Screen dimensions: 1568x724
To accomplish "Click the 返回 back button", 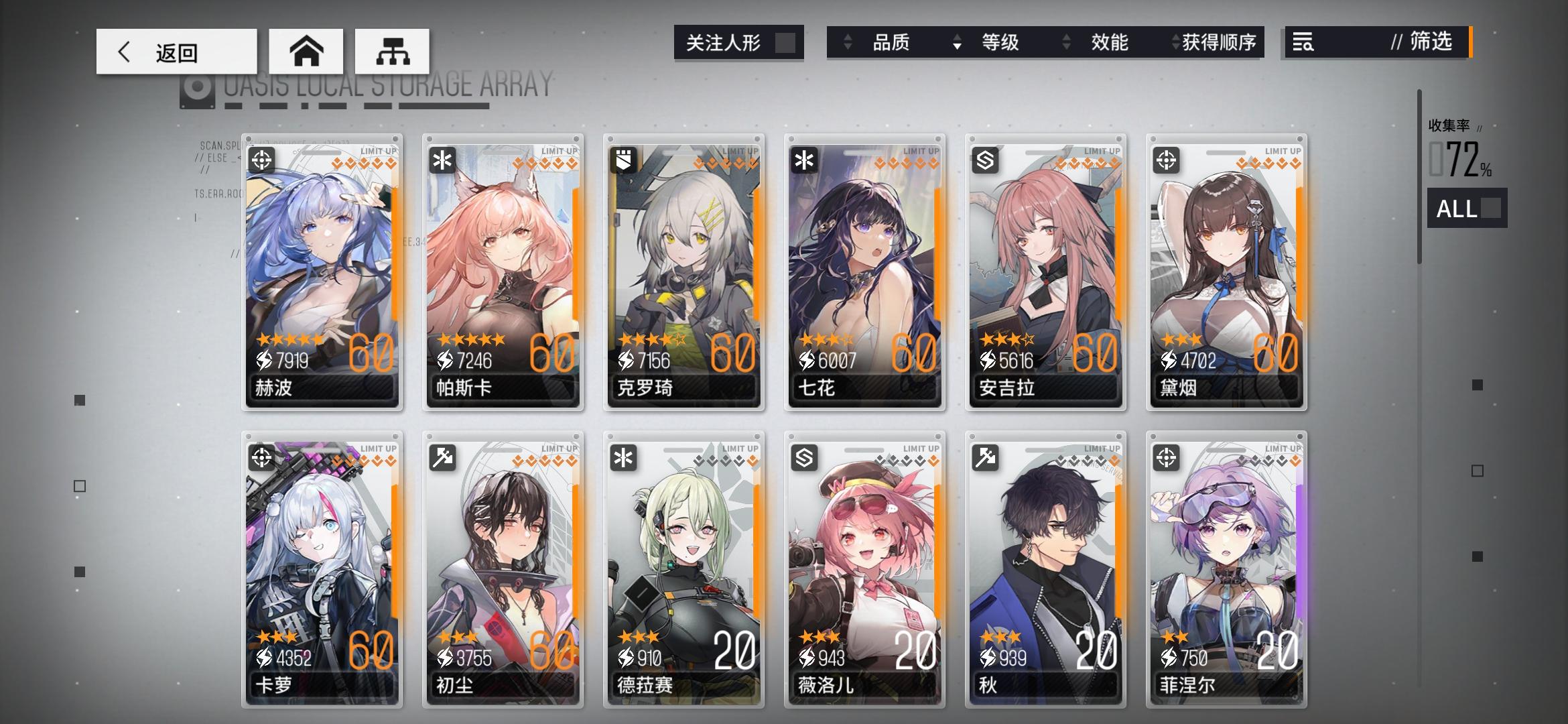I will [176, 51].
